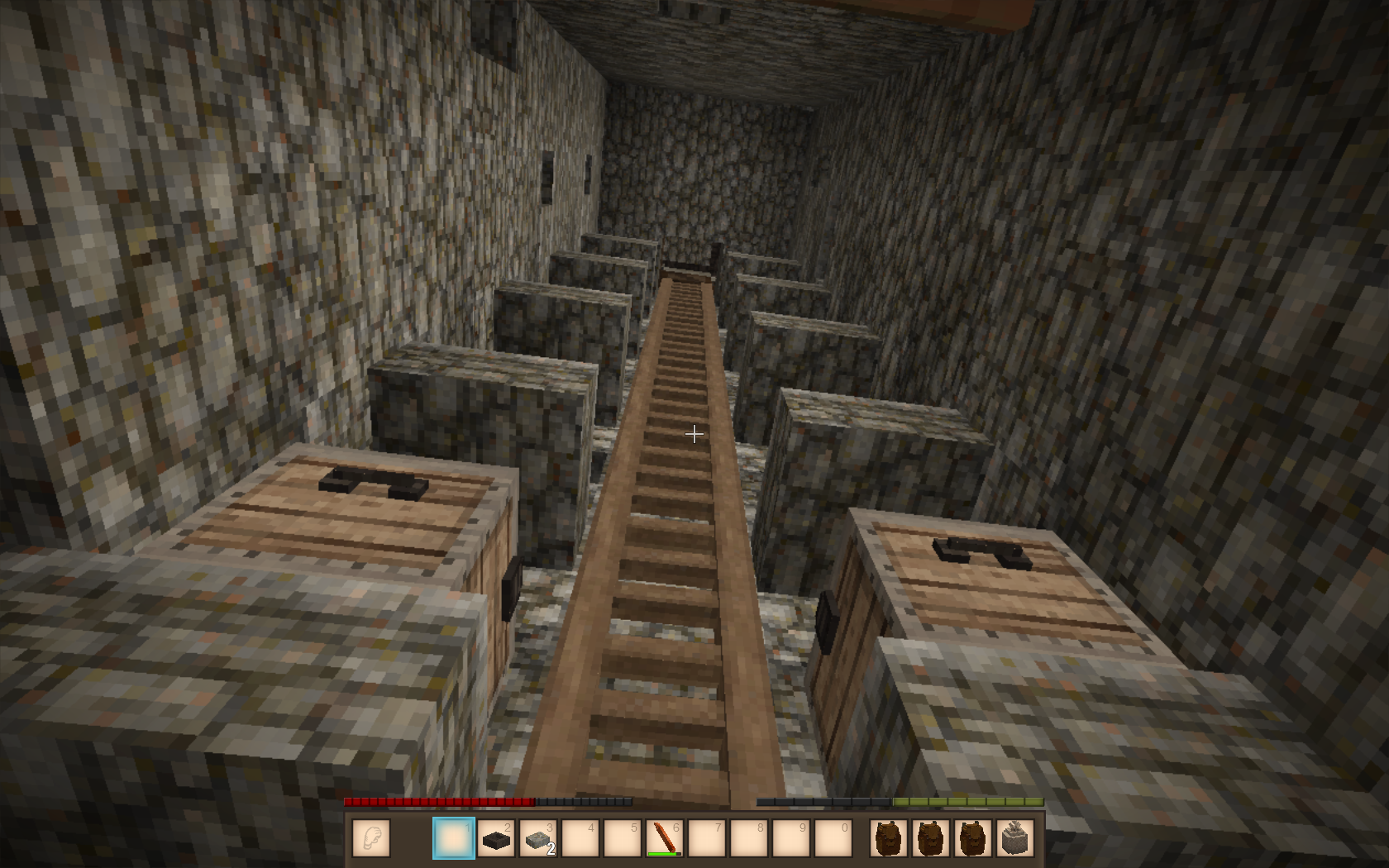Click the grey stone container bag slot

point(1014,838)
